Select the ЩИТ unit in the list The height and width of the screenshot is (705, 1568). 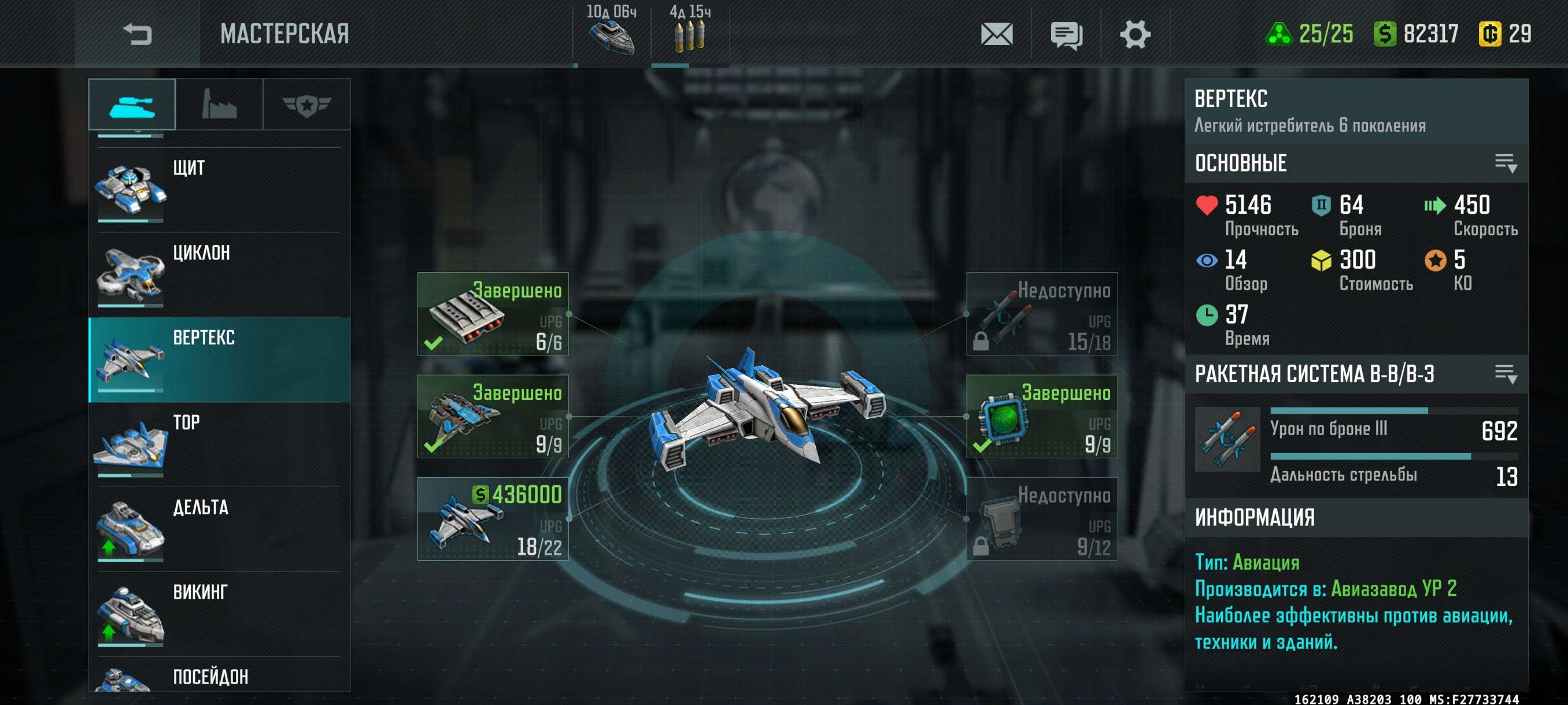(219, 190)
